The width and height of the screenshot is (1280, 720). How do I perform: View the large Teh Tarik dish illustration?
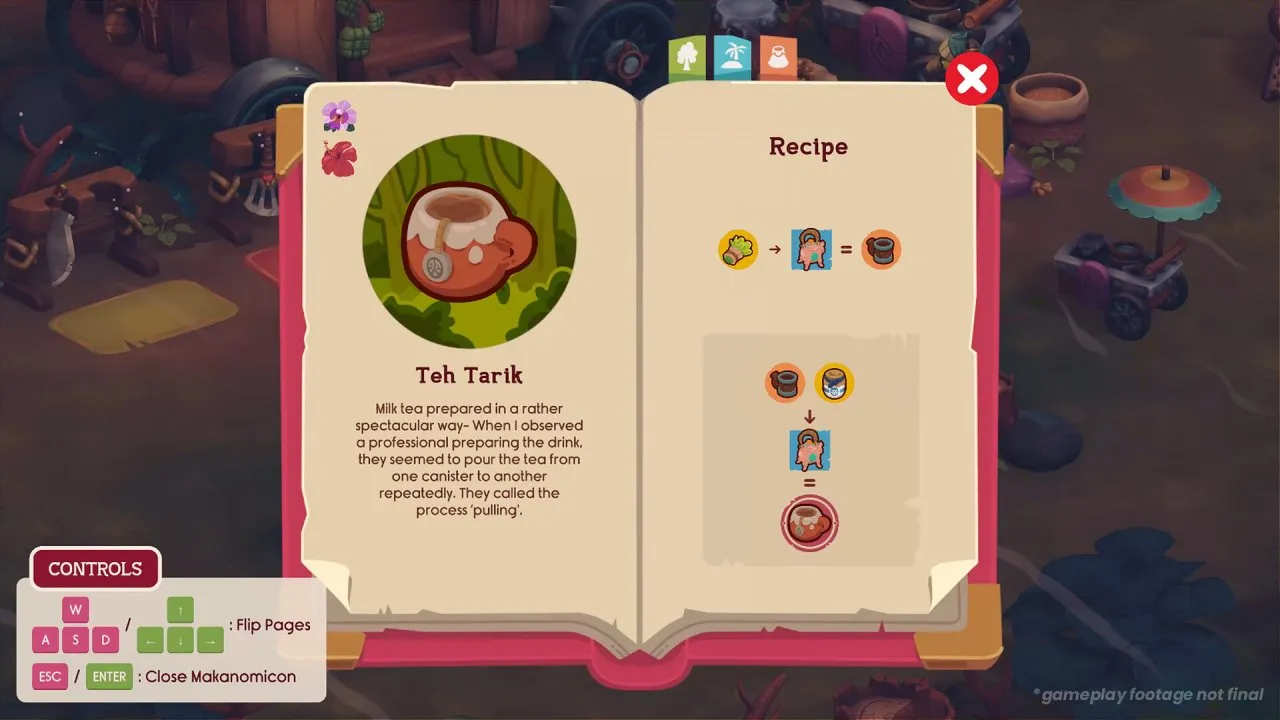469,241
